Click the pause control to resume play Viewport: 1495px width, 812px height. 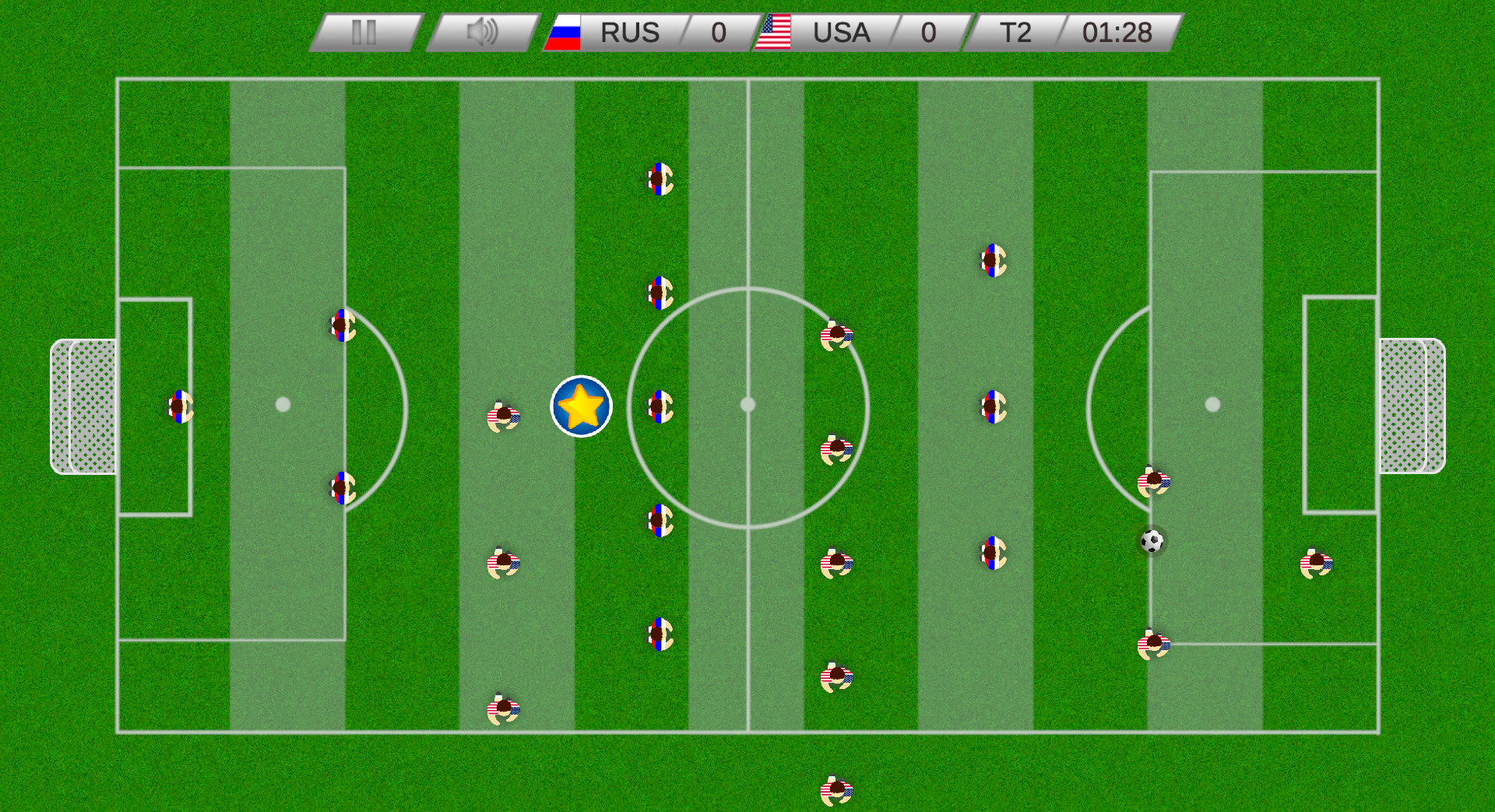coord(364,33)
